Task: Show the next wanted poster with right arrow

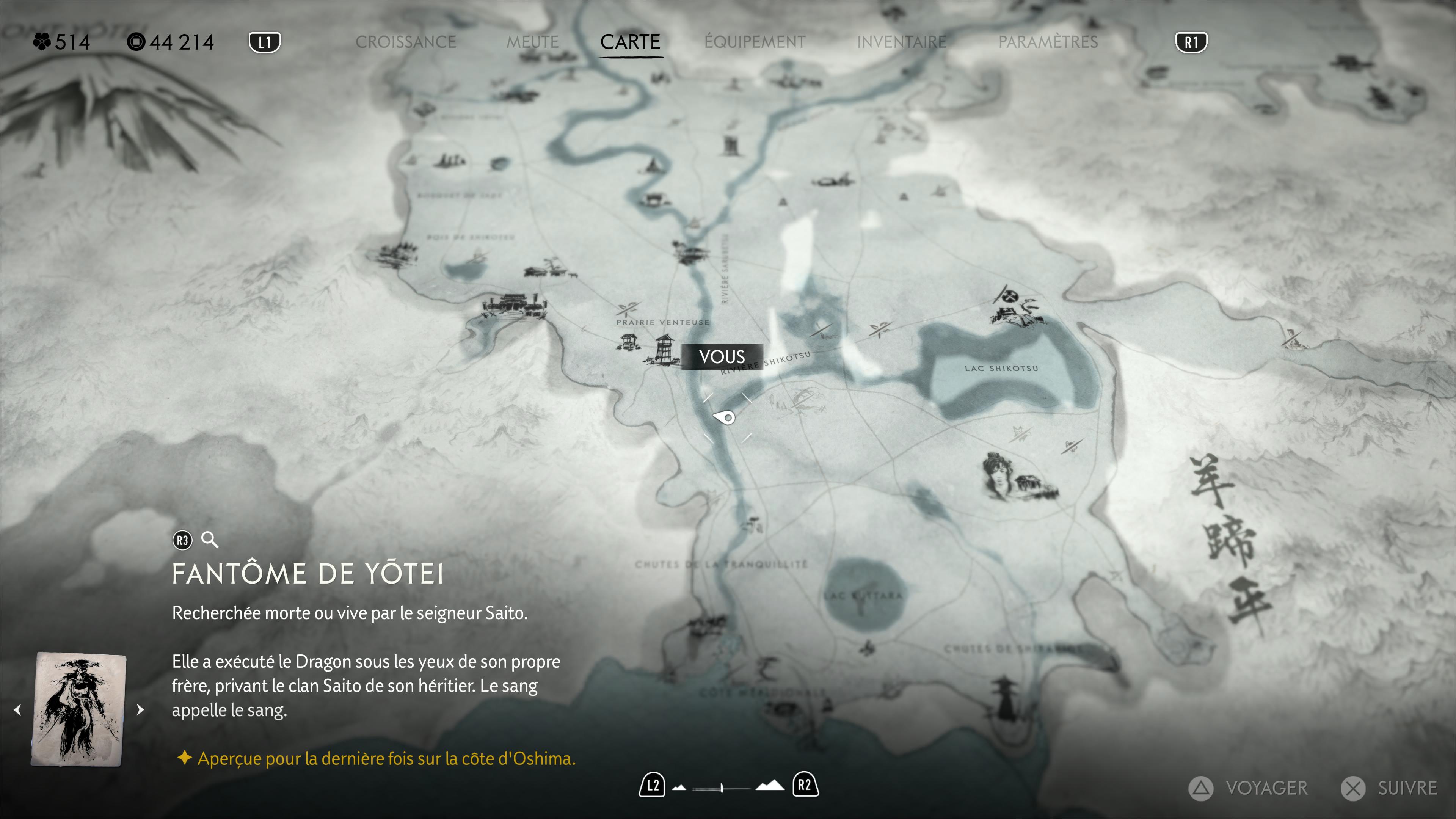Action: [x=140, y=709]
